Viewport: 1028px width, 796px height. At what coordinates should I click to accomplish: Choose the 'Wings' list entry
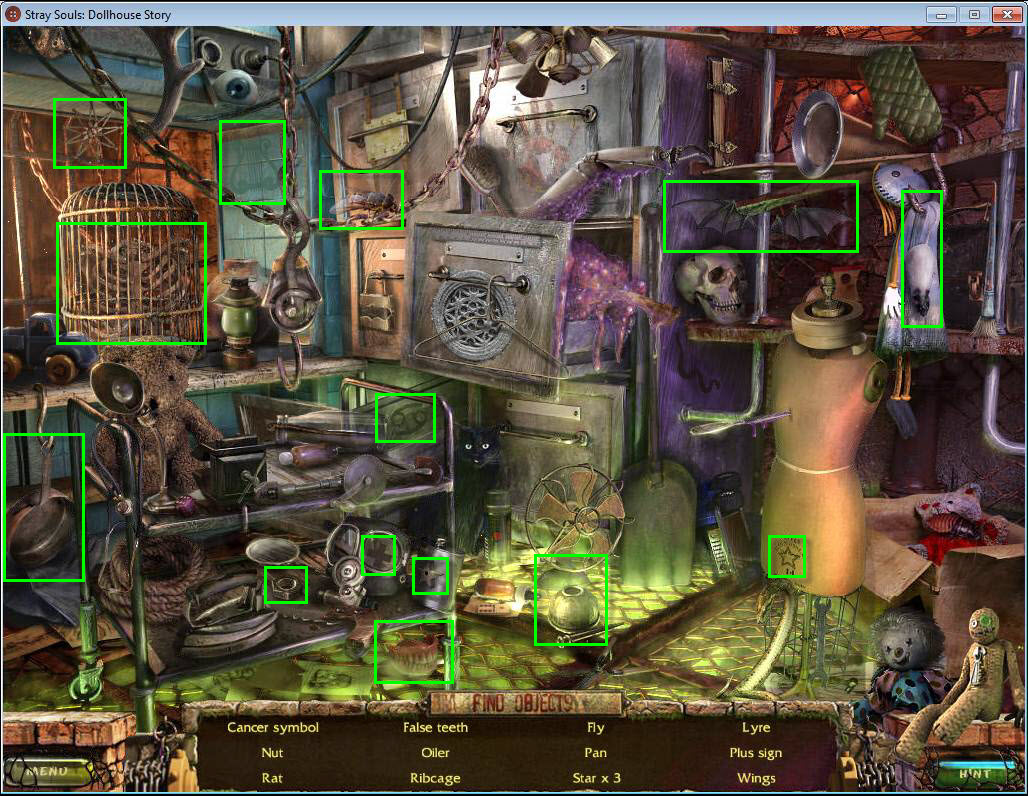coord(756,777)
